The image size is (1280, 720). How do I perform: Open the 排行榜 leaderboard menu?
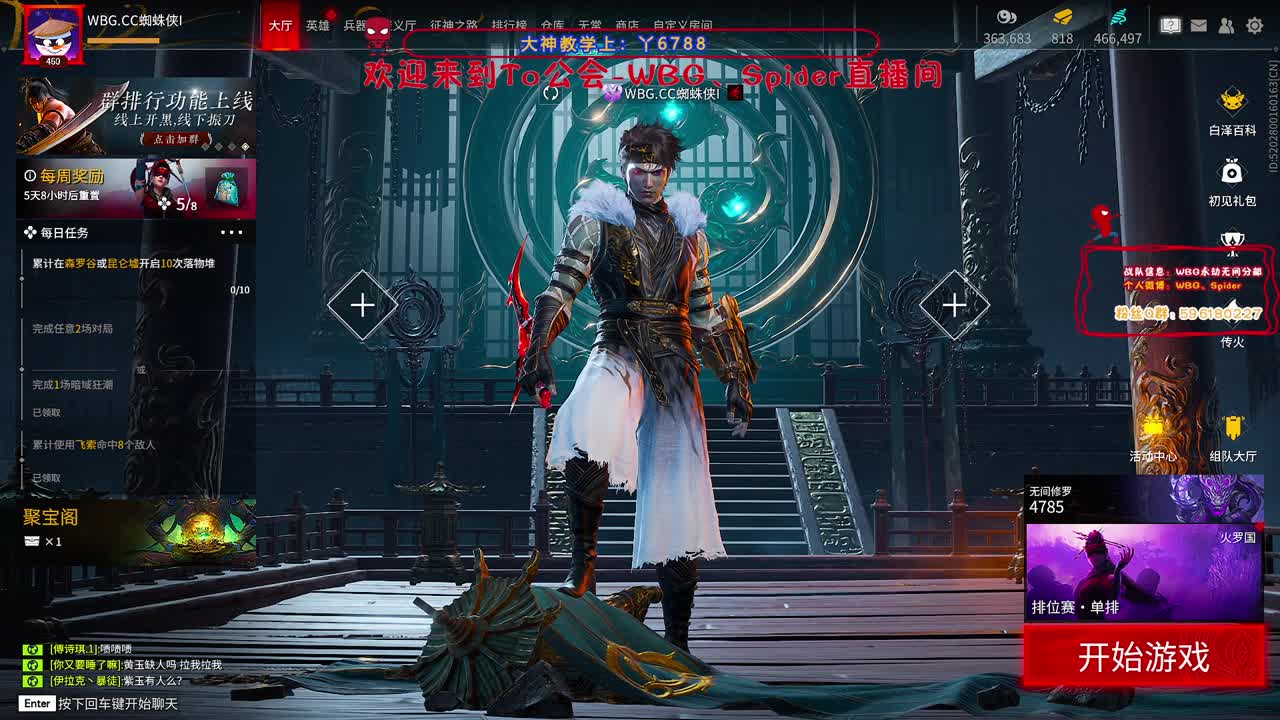coord(510,25)
